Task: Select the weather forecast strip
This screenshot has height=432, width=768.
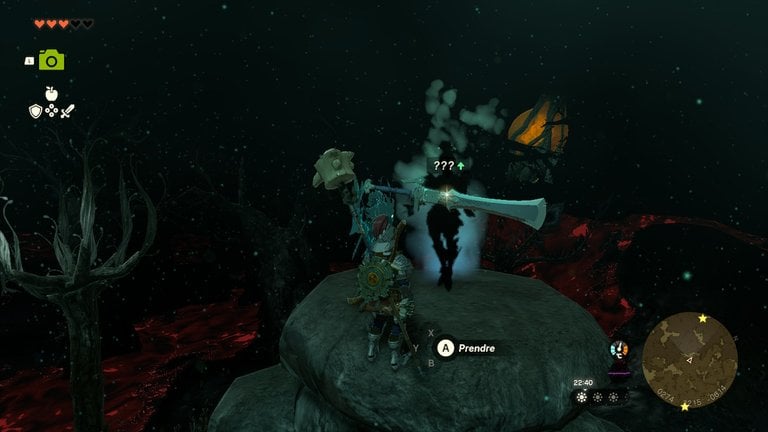Action: 601,397
